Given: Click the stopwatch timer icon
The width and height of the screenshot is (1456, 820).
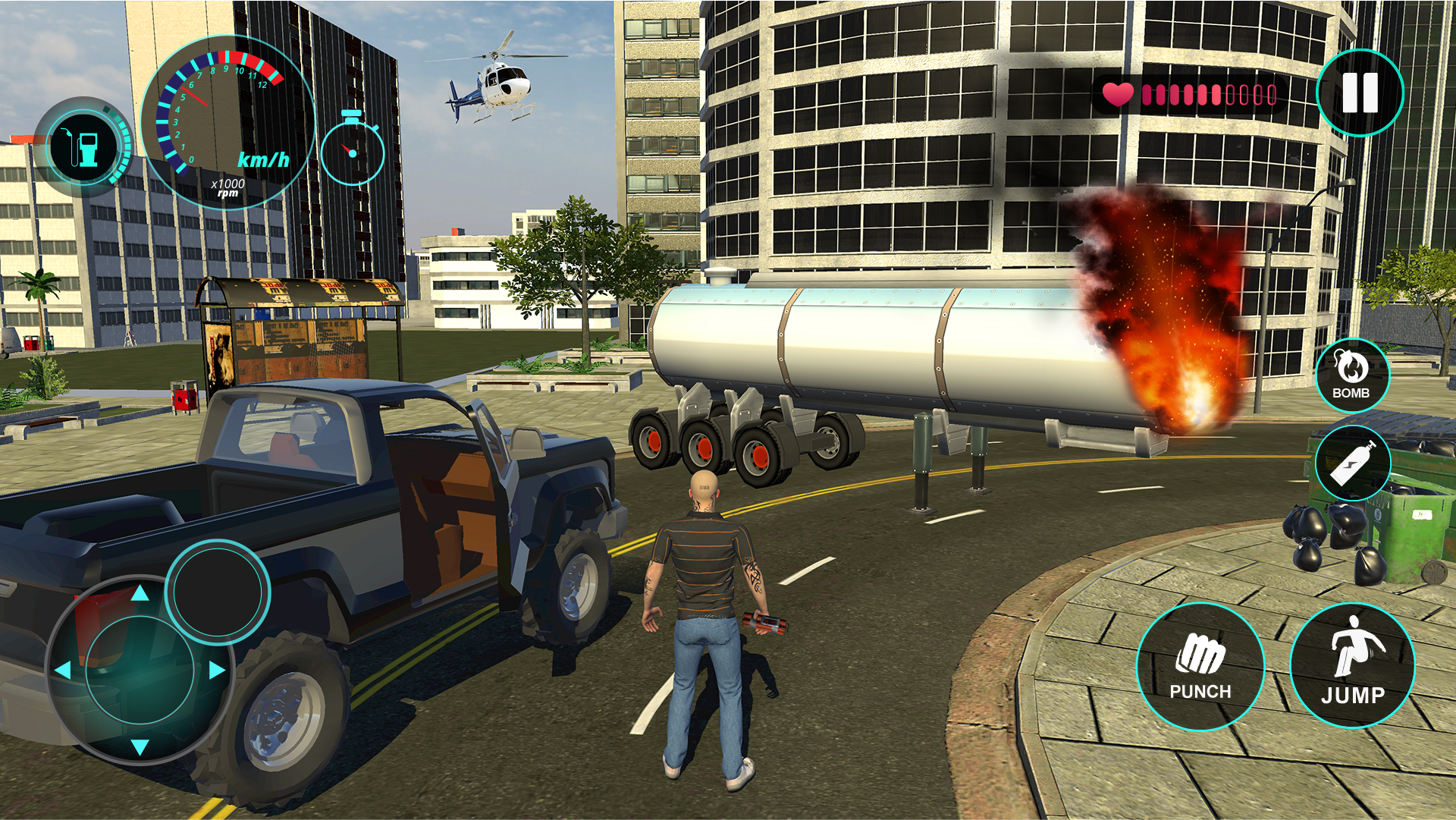Looking at the screenshot, I should (x=350, y=152).
